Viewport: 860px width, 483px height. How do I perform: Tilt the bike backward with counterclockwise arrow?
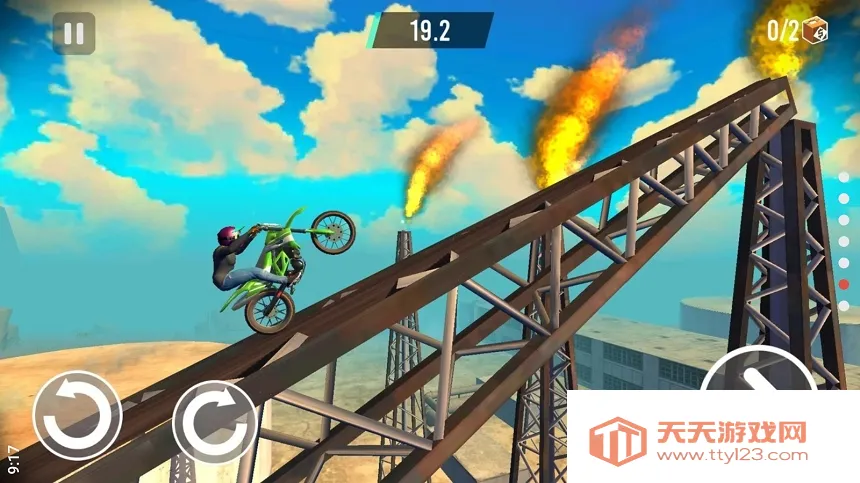click(x=77, y=415)
